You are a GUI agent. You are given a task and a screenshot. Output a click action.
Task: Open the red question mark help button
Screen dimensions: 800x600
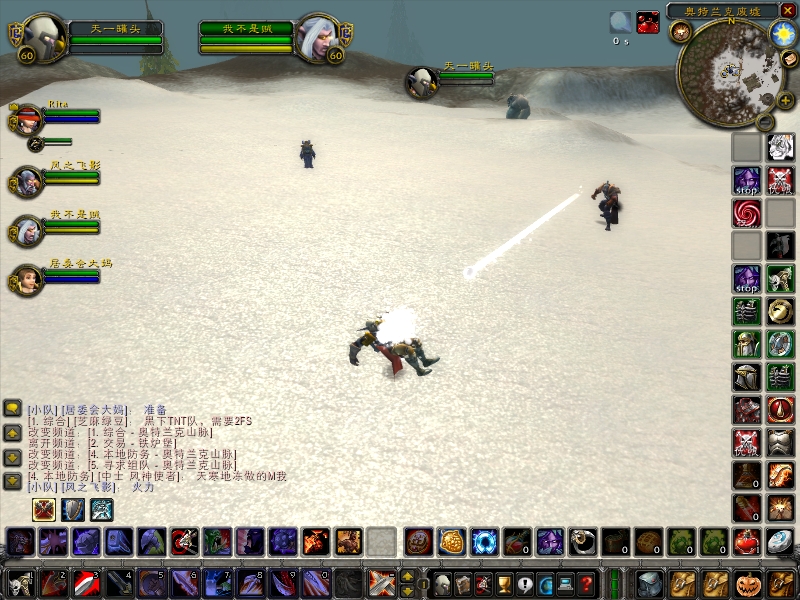(x=587, y=584)
